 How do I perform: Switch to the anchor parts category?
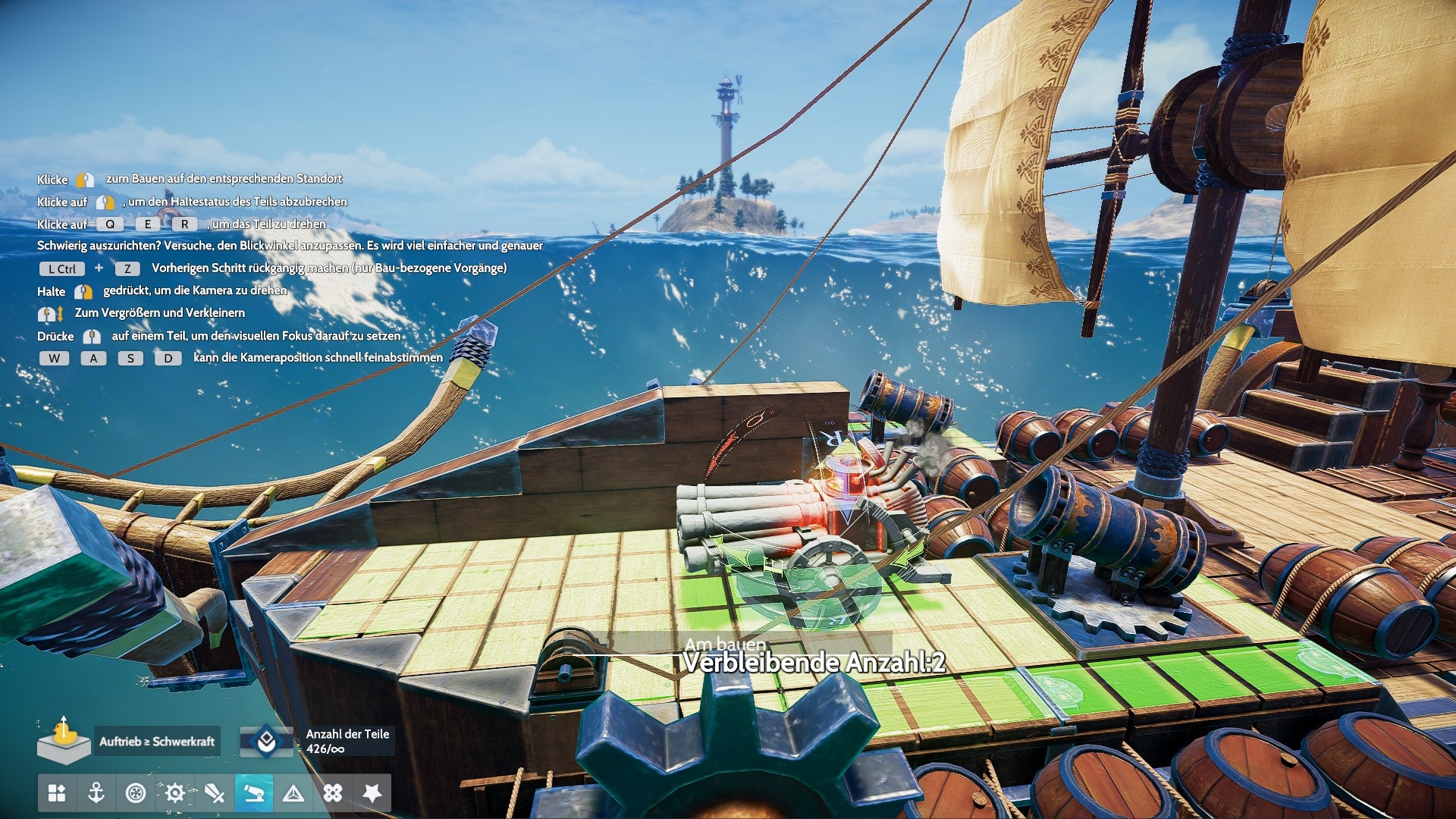pyautogui.click(x=96, y=793)
